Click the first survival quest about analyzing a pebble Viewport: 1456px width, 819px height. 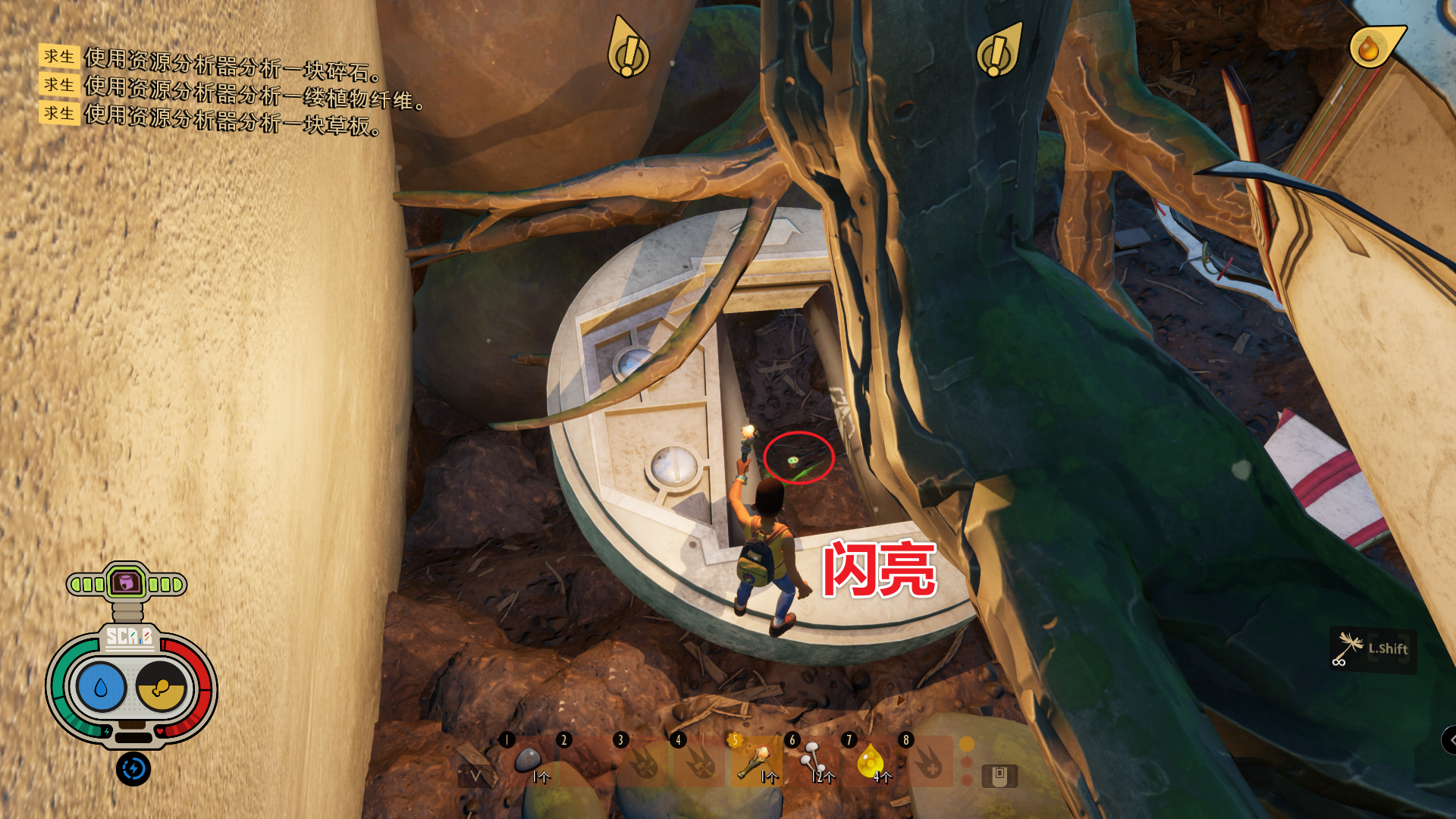coord(231,64)
